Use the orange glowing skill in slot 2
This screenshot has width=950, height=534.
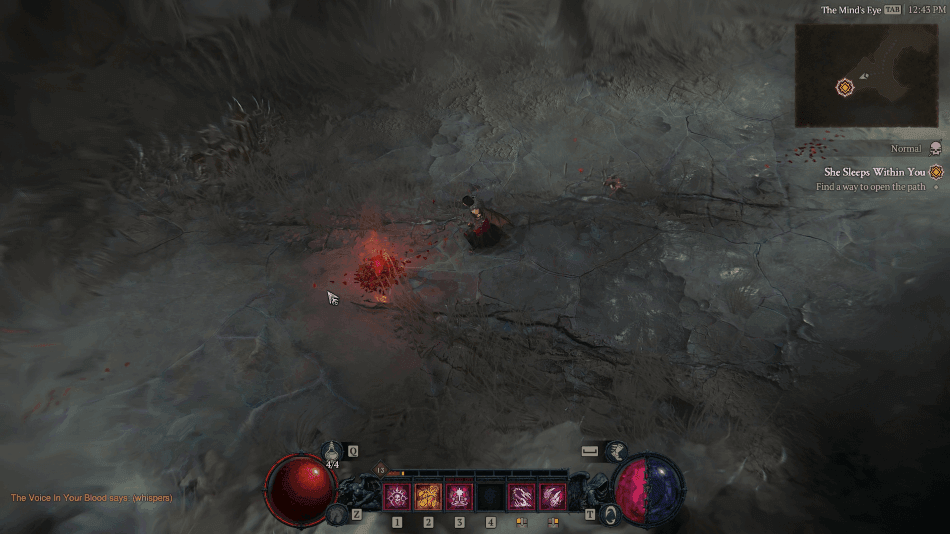428,497
